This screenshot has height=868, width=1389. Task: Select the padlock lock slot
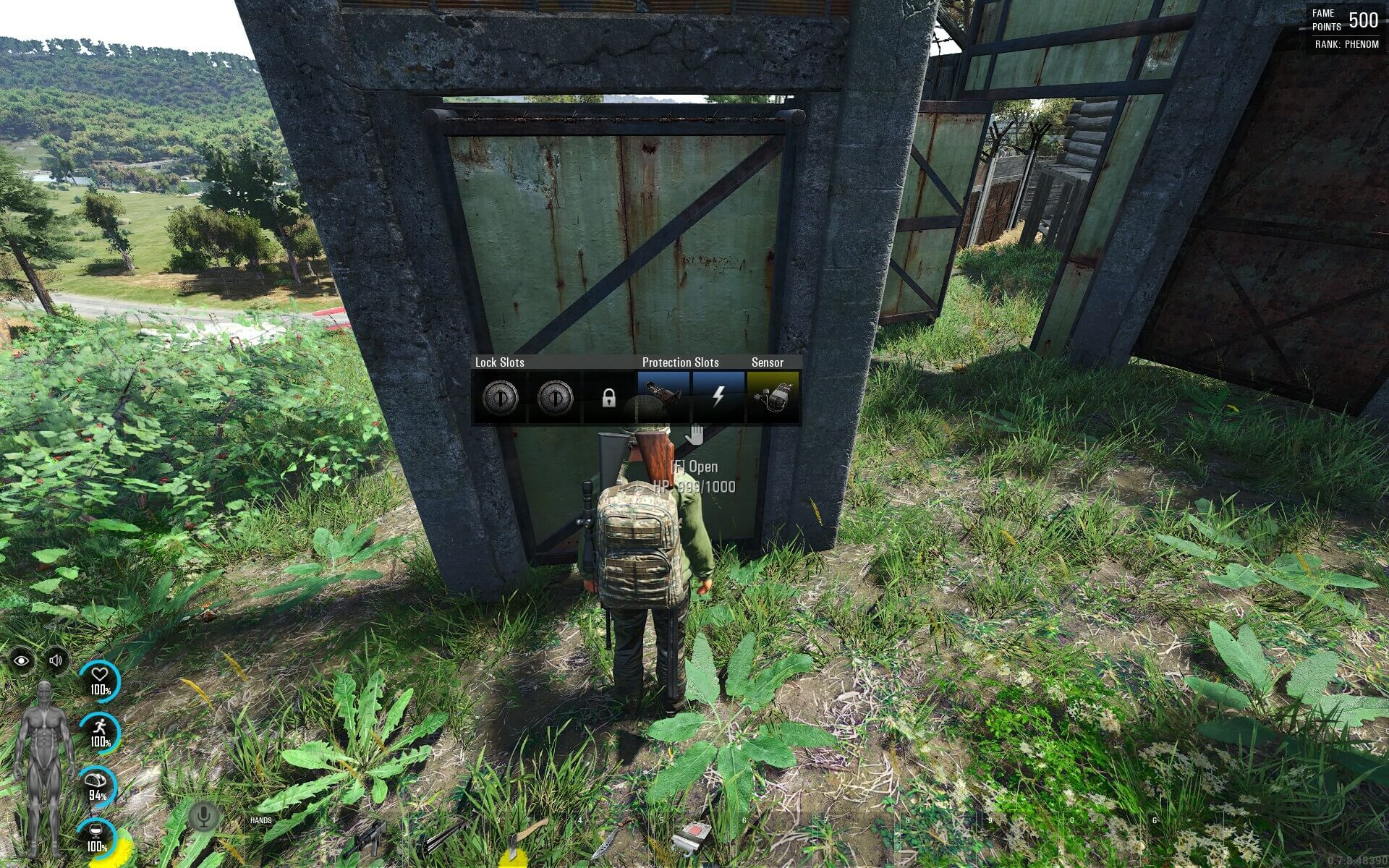(609, 398)
